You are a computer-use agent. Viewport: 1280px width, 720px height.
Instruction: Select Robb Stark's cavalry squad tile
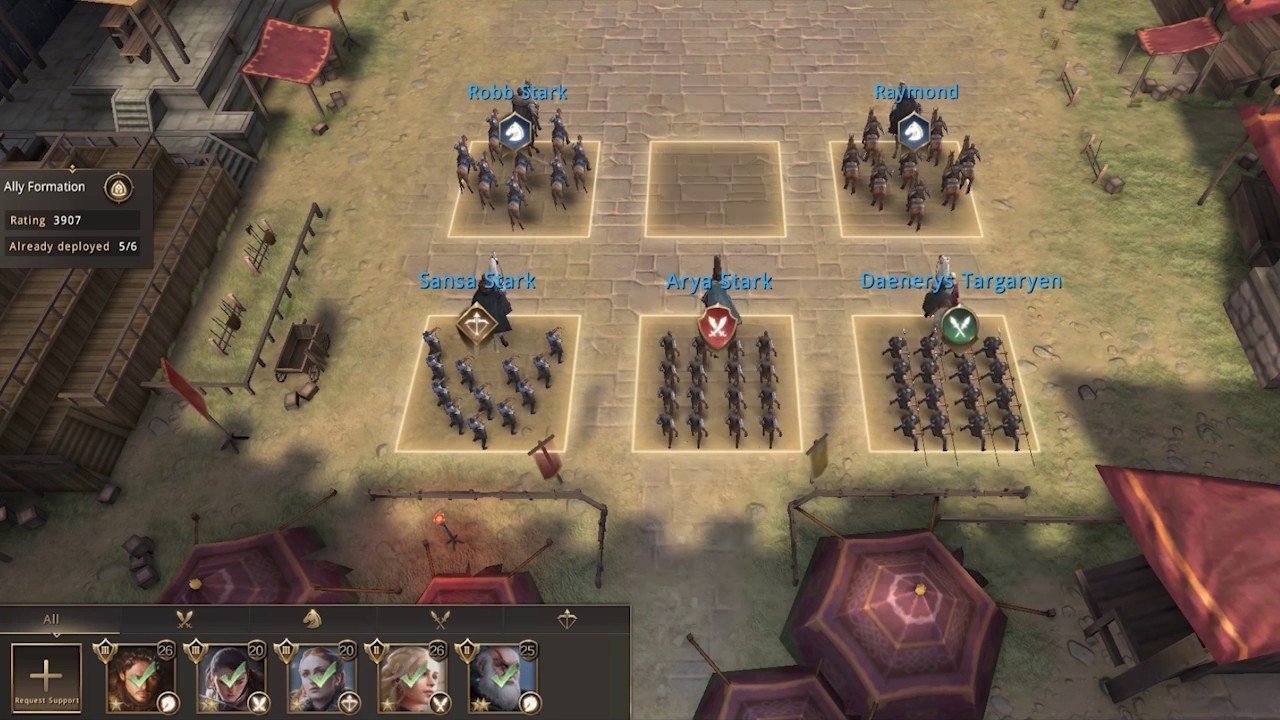pos(523,188)
